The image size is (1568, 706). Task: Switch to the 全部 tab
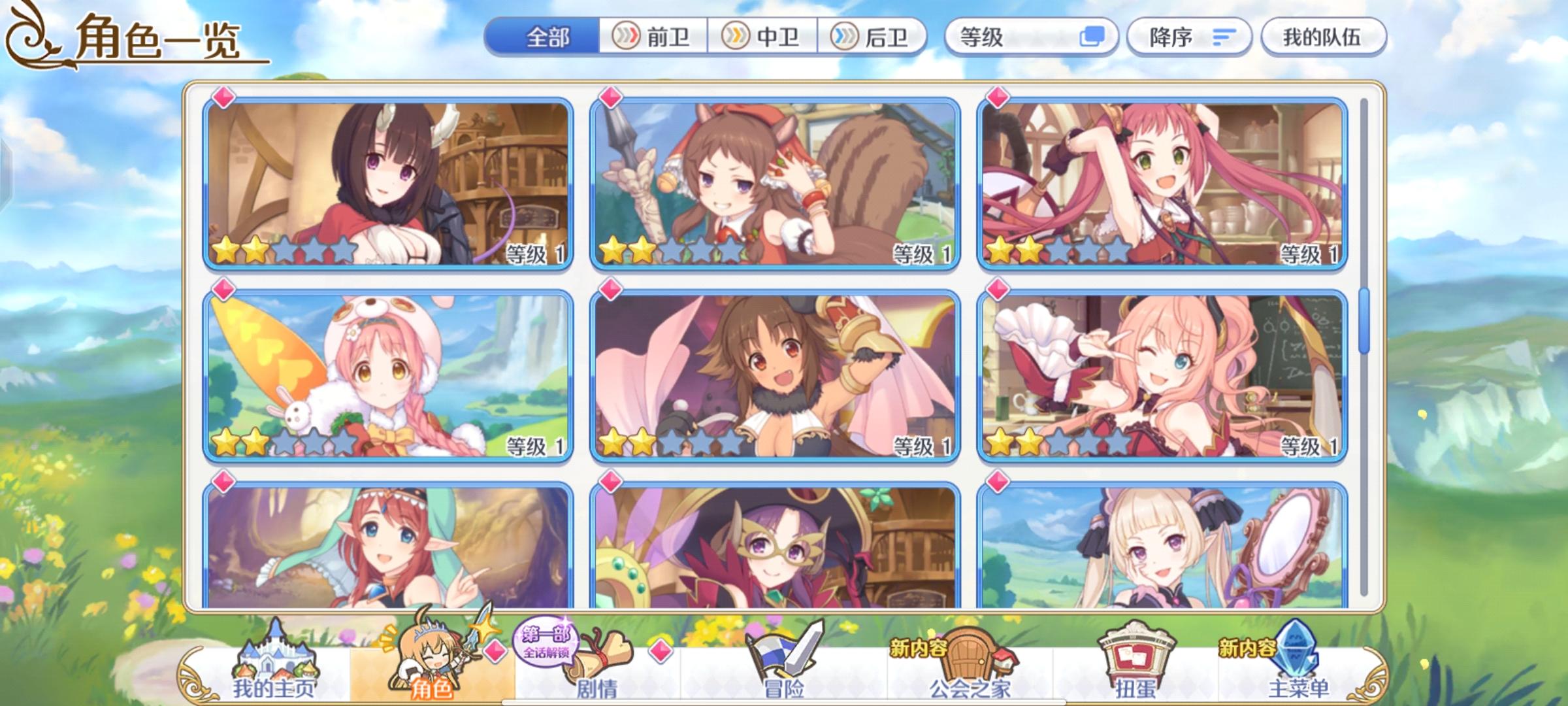(x=549, y=37)
